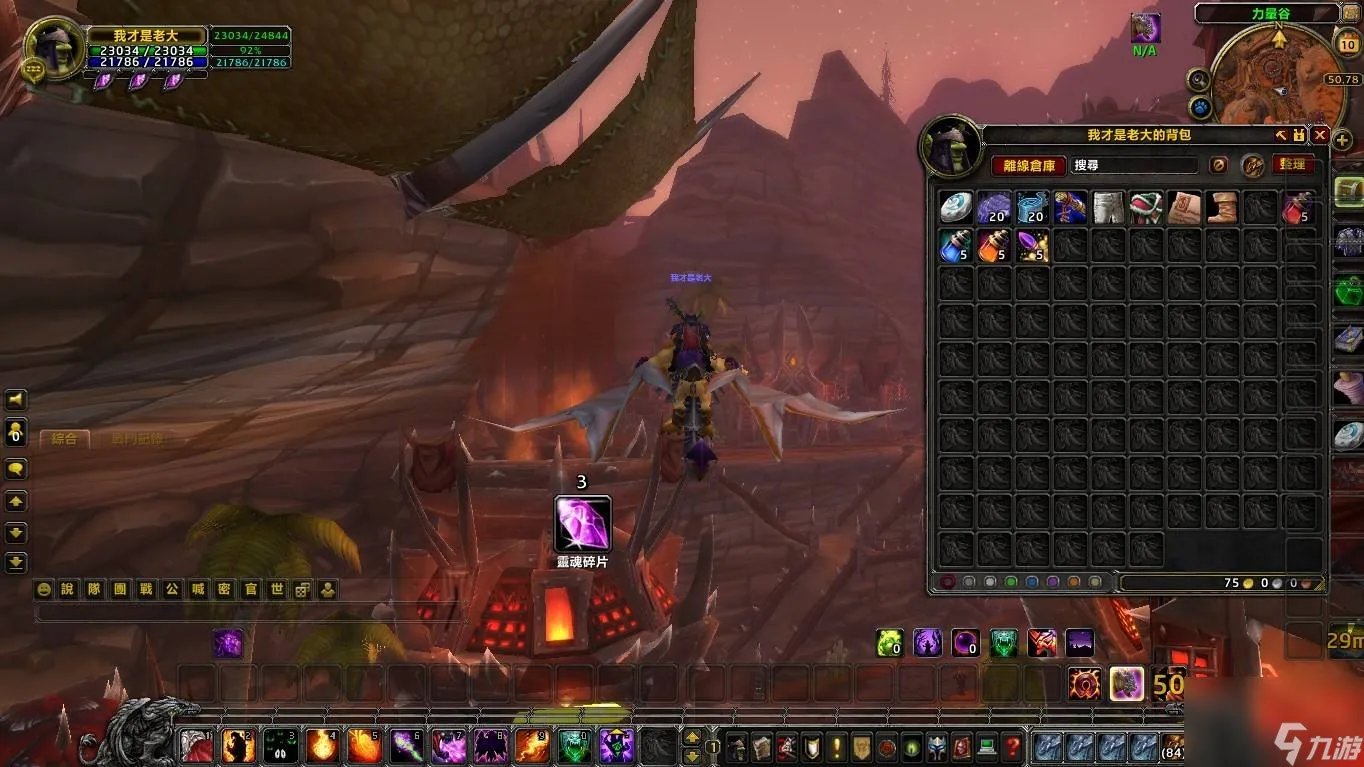1364x767 pixels.
Task: Select the 說 say chat channel
Action: [68, 589]
